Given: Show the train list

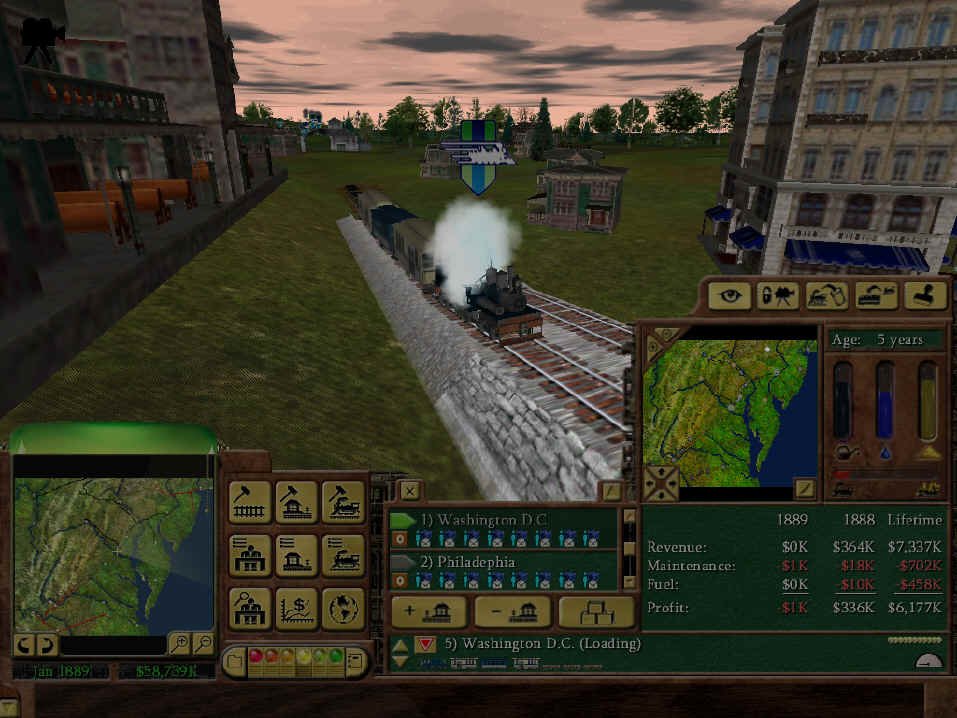Looking at the screenshot, I should point(343,555).
